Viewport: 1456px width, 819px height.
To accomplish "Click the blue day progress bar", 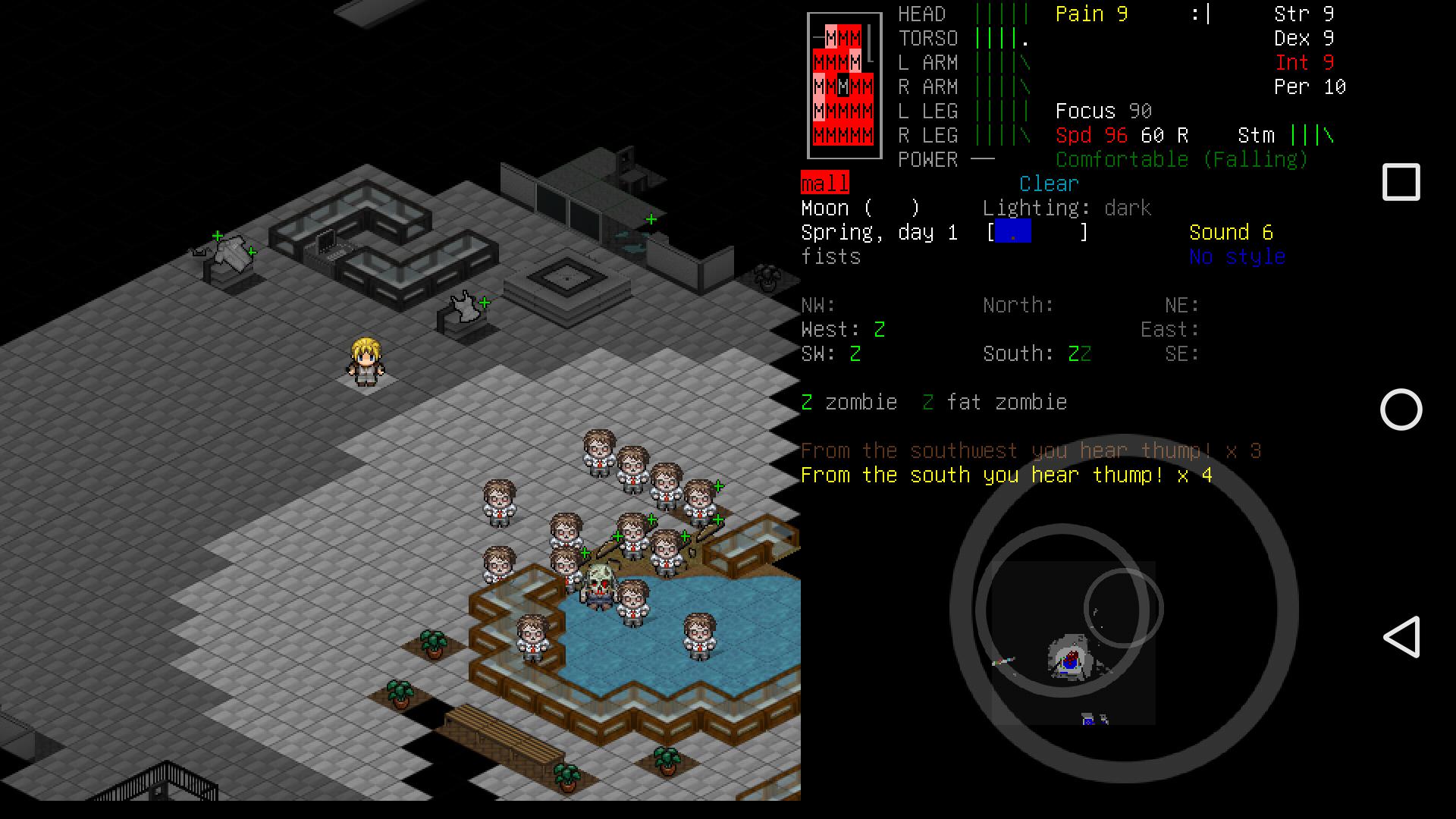I will pos(1012,232).
